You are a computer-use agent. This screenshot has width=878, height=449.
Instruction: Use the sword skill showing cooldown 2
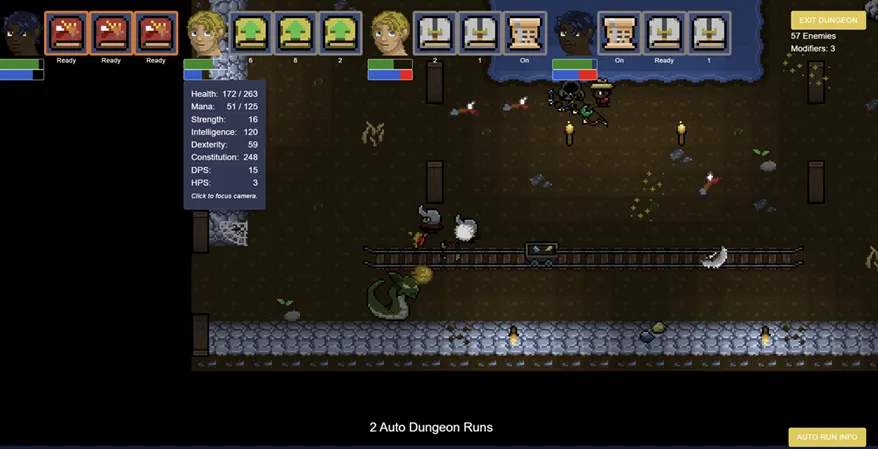pyautogui.click(x=435, y=33)
